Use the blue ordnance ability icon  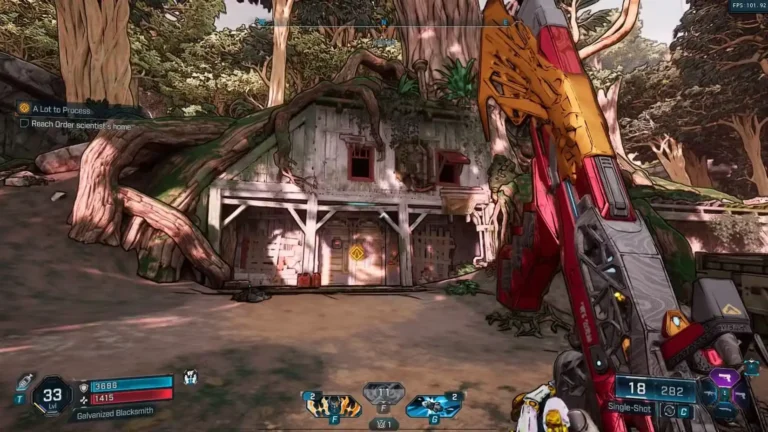click(433, 405)
